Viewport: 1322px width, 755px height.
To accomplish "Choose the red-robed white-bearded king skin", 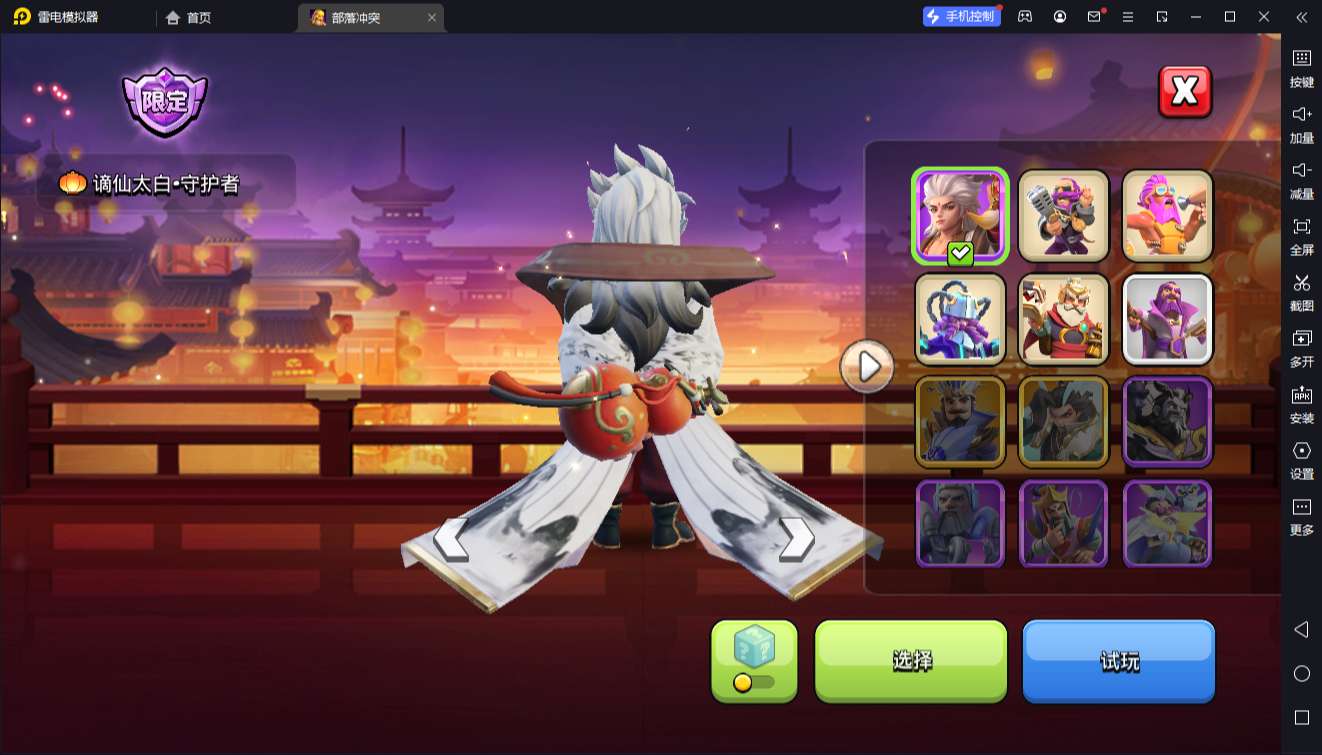I will point(1064,319).
